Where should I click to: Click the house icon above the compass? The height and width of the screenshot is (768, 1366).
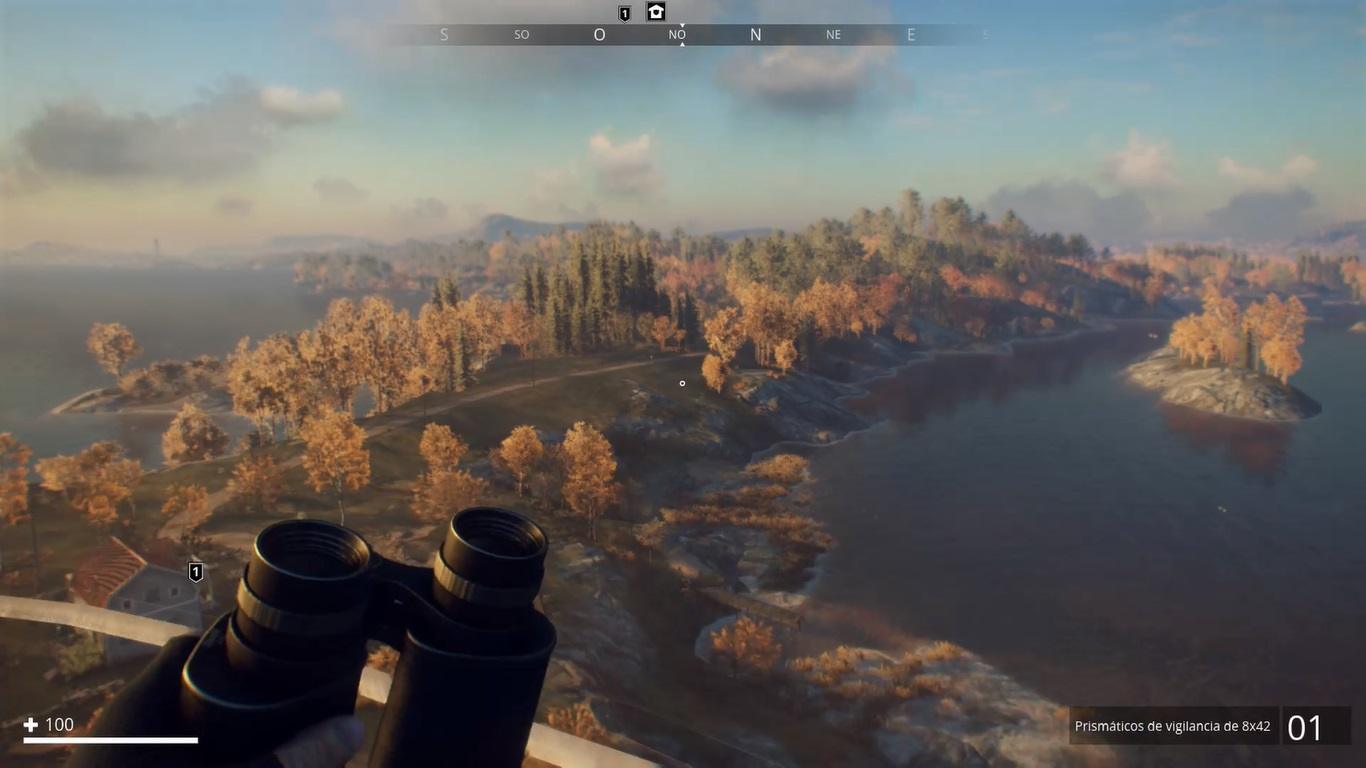656,12
